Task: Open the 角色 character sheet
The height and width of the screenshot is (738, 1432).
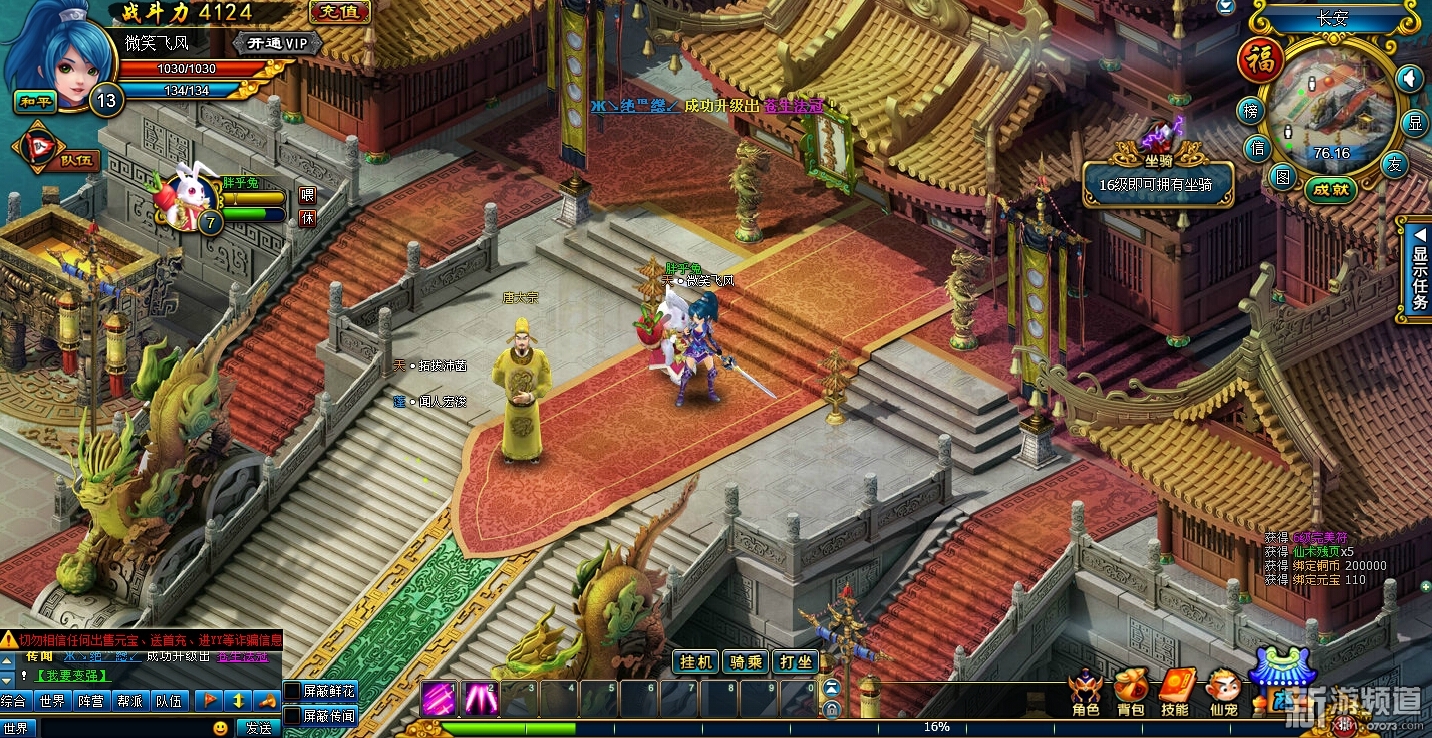Action: (1085, 694)
